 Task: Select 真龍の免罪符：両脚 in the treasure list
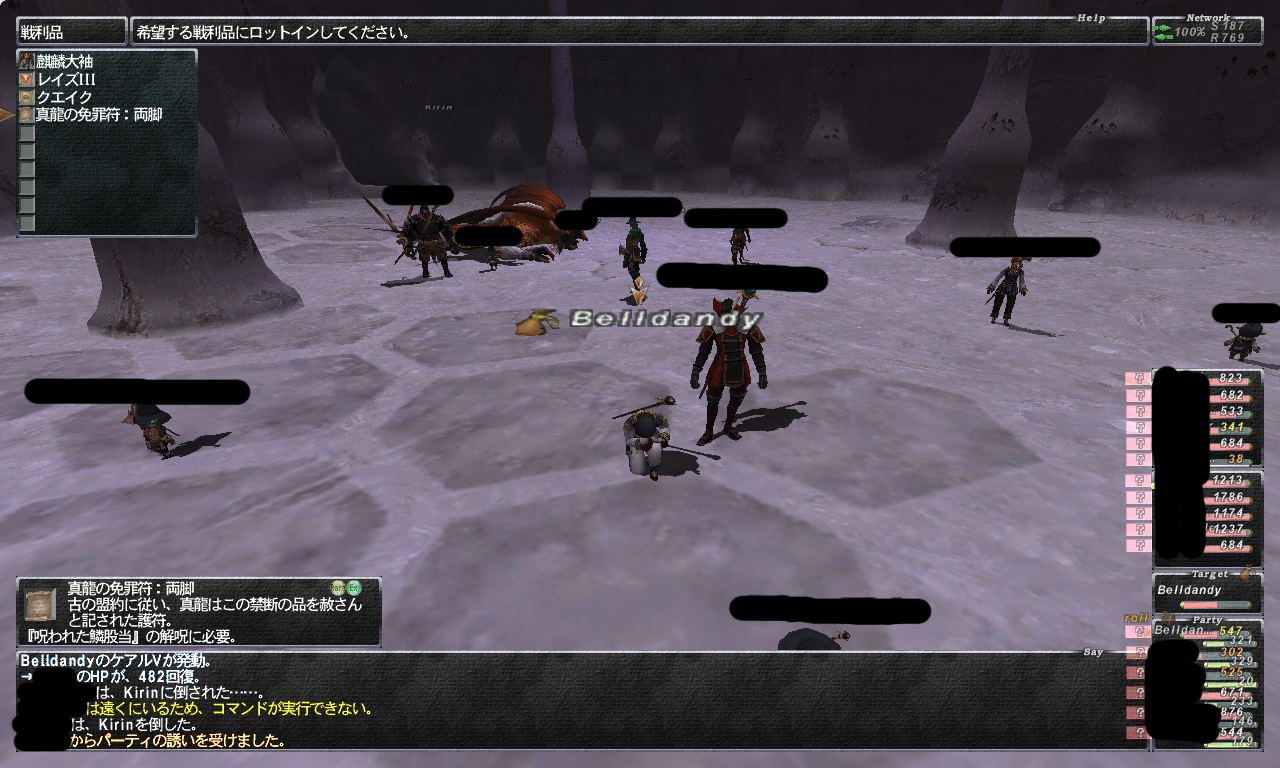[98, 115]
